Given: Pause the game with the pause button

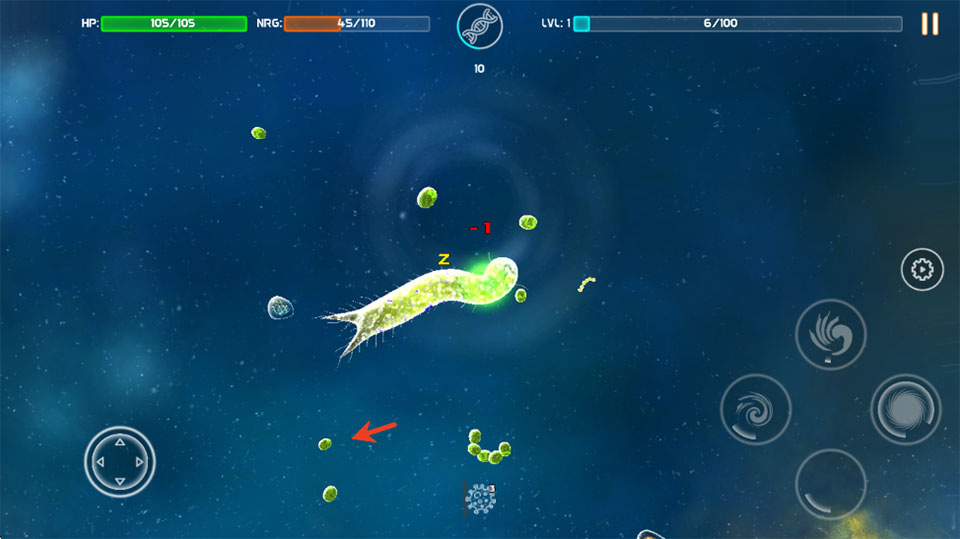Looking at the screenshot, I should [929, 24].
